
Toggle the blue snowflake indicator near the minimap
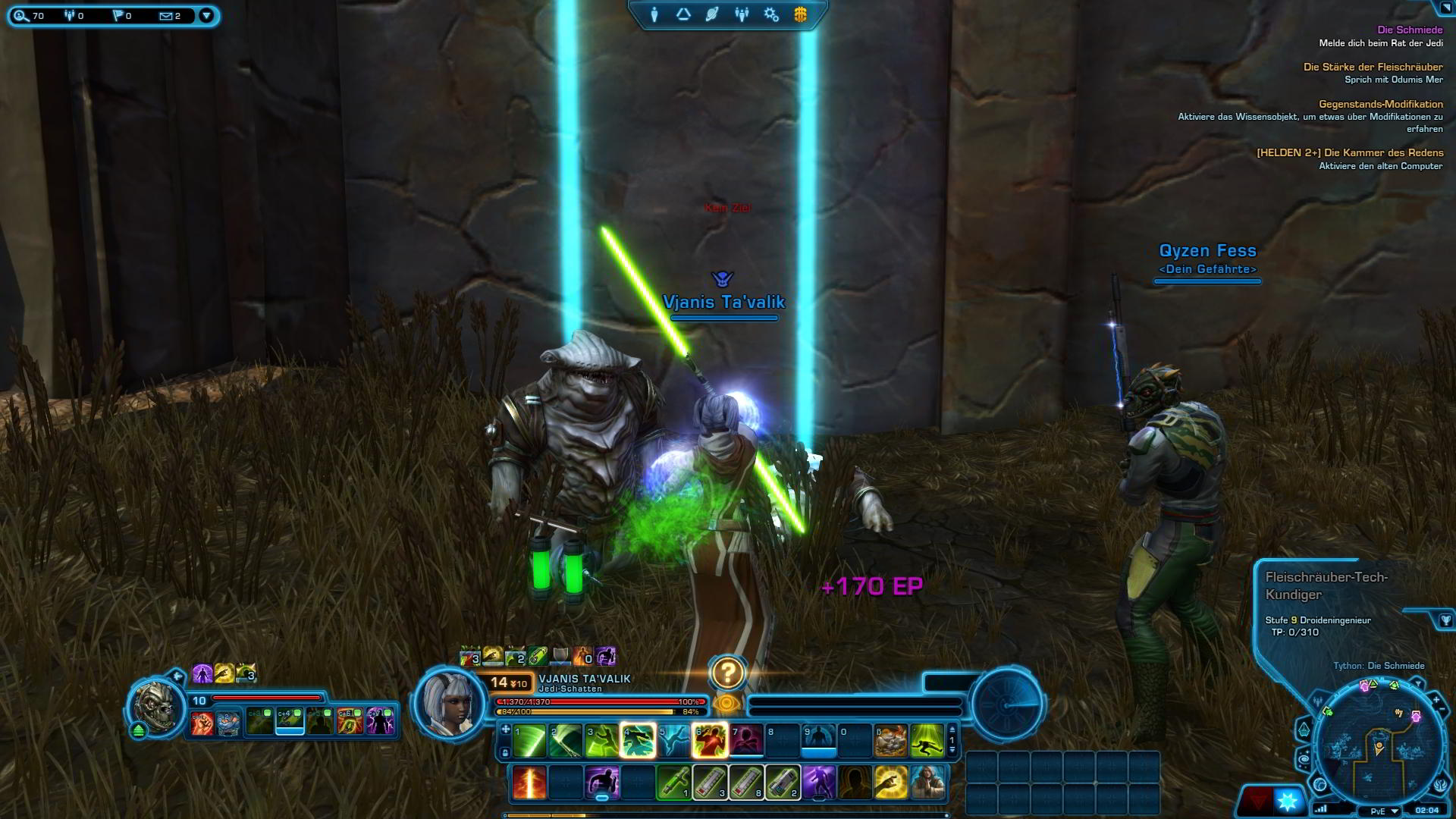1288,802
